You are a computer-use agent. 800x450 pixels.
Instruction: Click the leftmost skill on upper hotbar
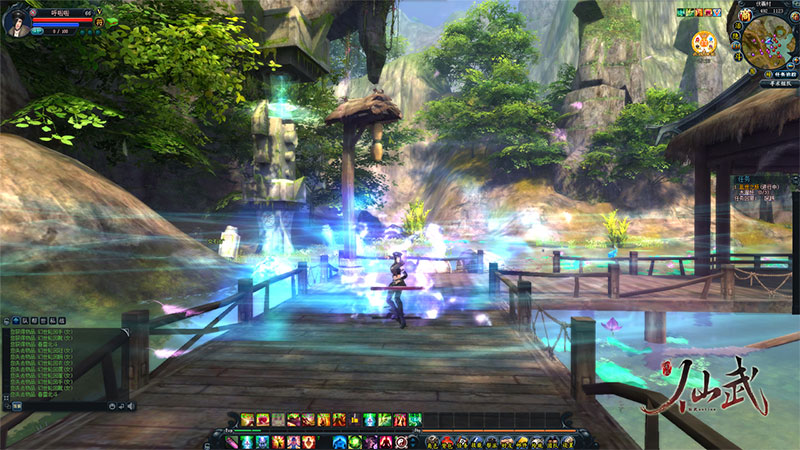pyautogui.click(x=247, y=419)
